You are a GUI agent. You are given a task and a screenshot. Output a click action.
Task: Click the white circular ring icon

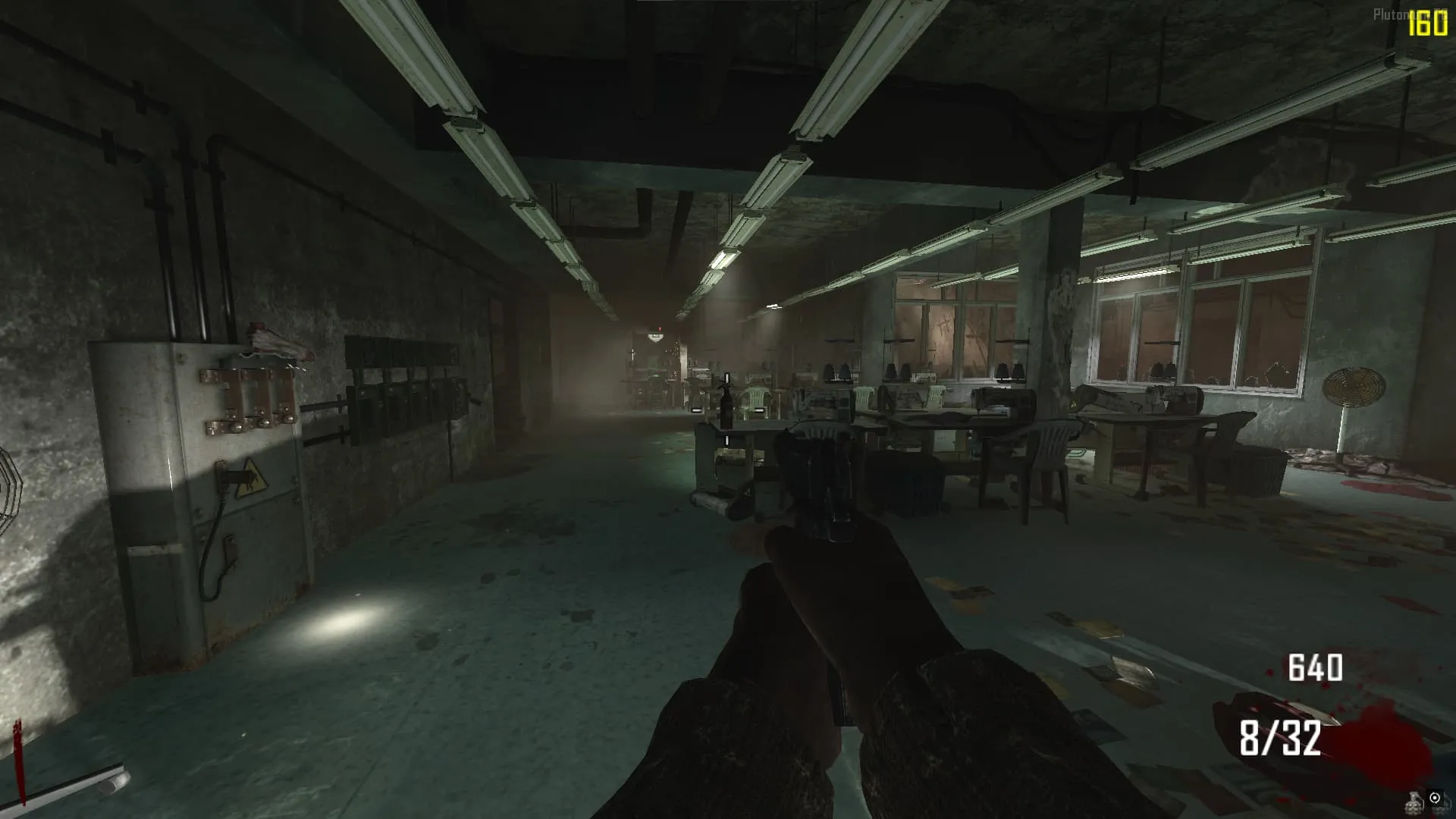pos(1435,797)
